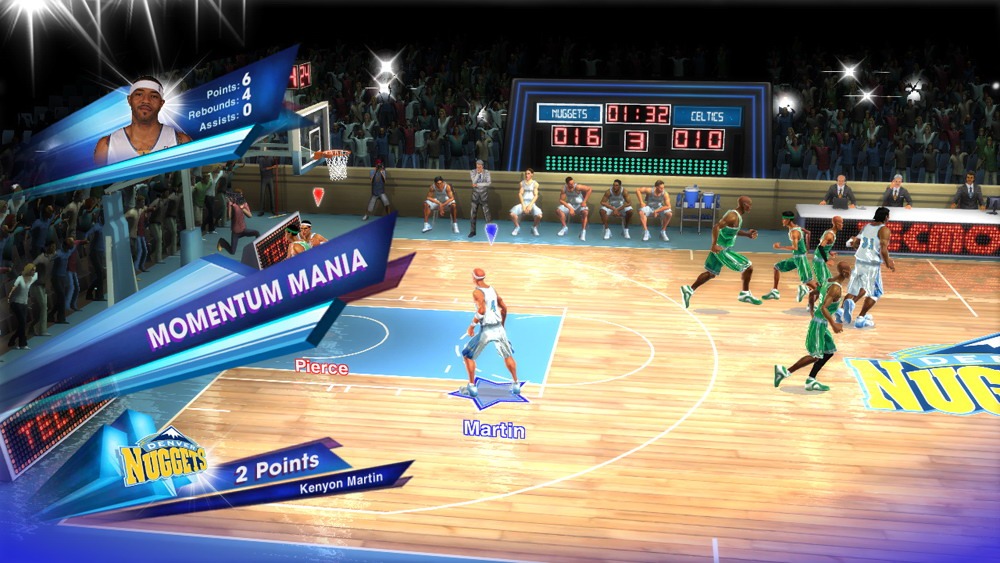Select the Momentum Mania banner
1000x563 pixels.
256,299
